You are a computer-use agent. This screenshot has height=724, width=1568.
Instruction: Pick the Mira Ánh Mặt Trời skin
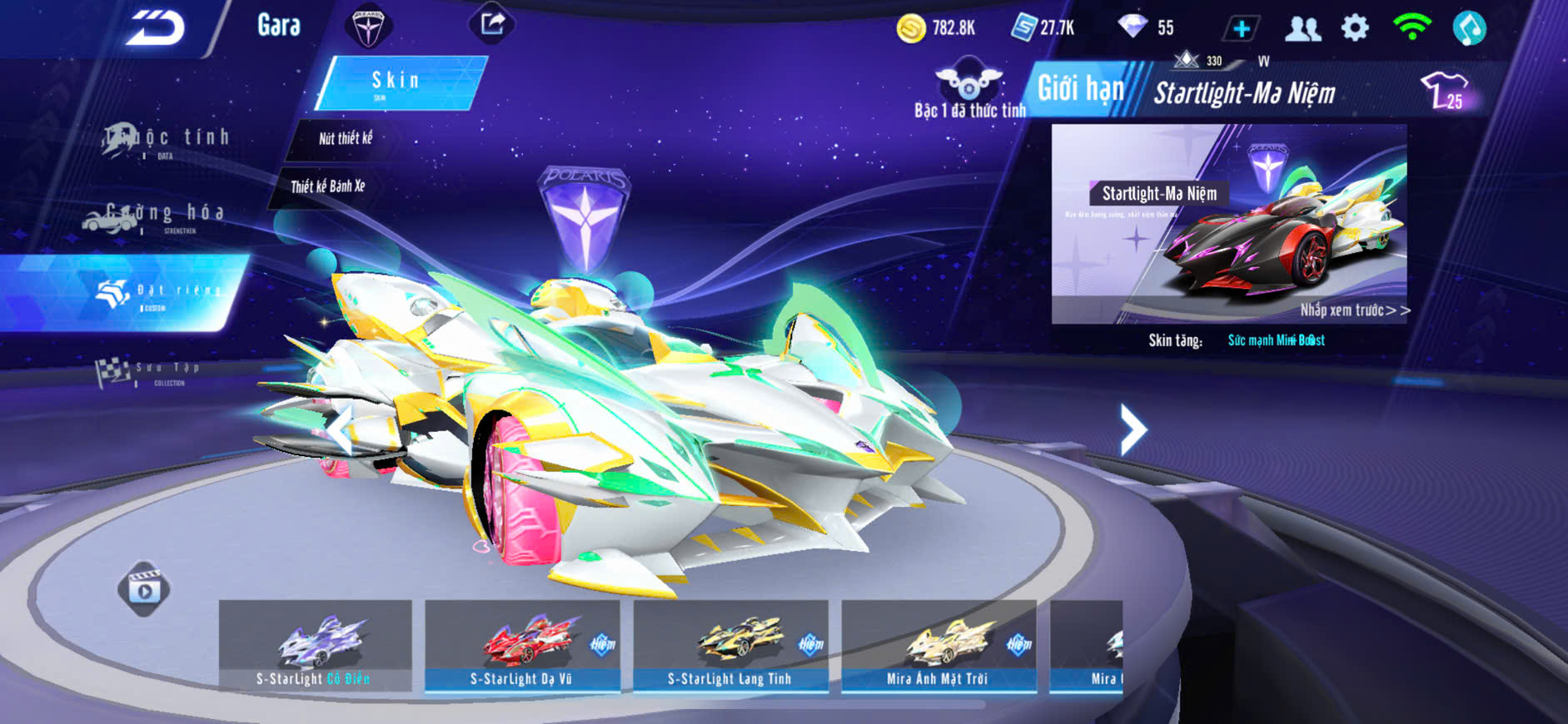point(938,646)
